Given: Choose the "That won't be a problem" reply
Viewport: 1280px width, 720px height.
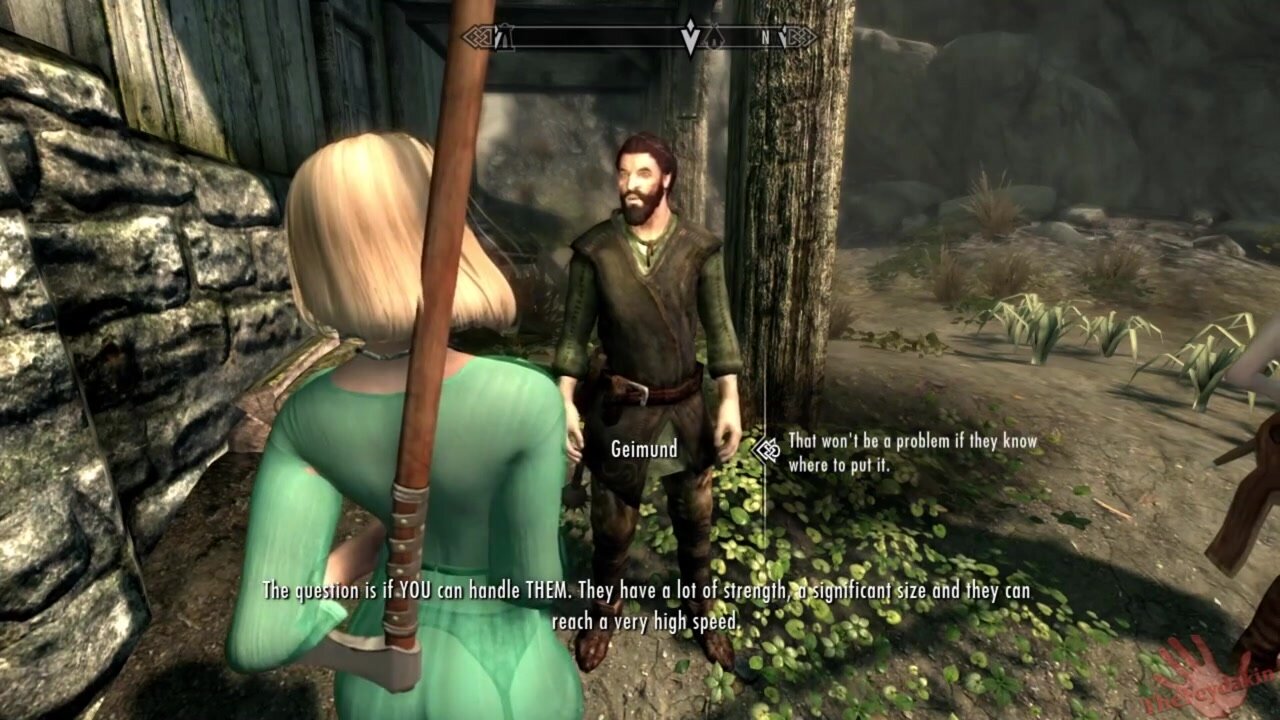Looking at the screenshot, I should (x=911, y=452).
